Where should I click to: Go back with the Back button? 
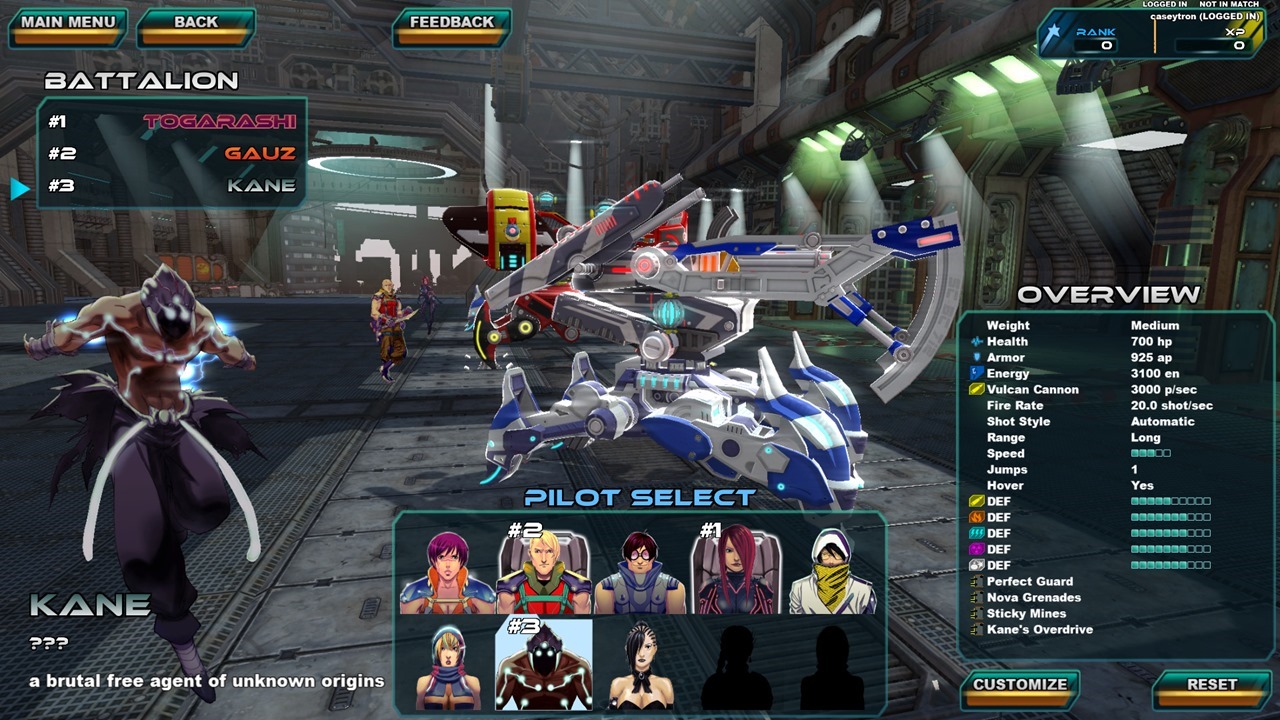[196, 24]
